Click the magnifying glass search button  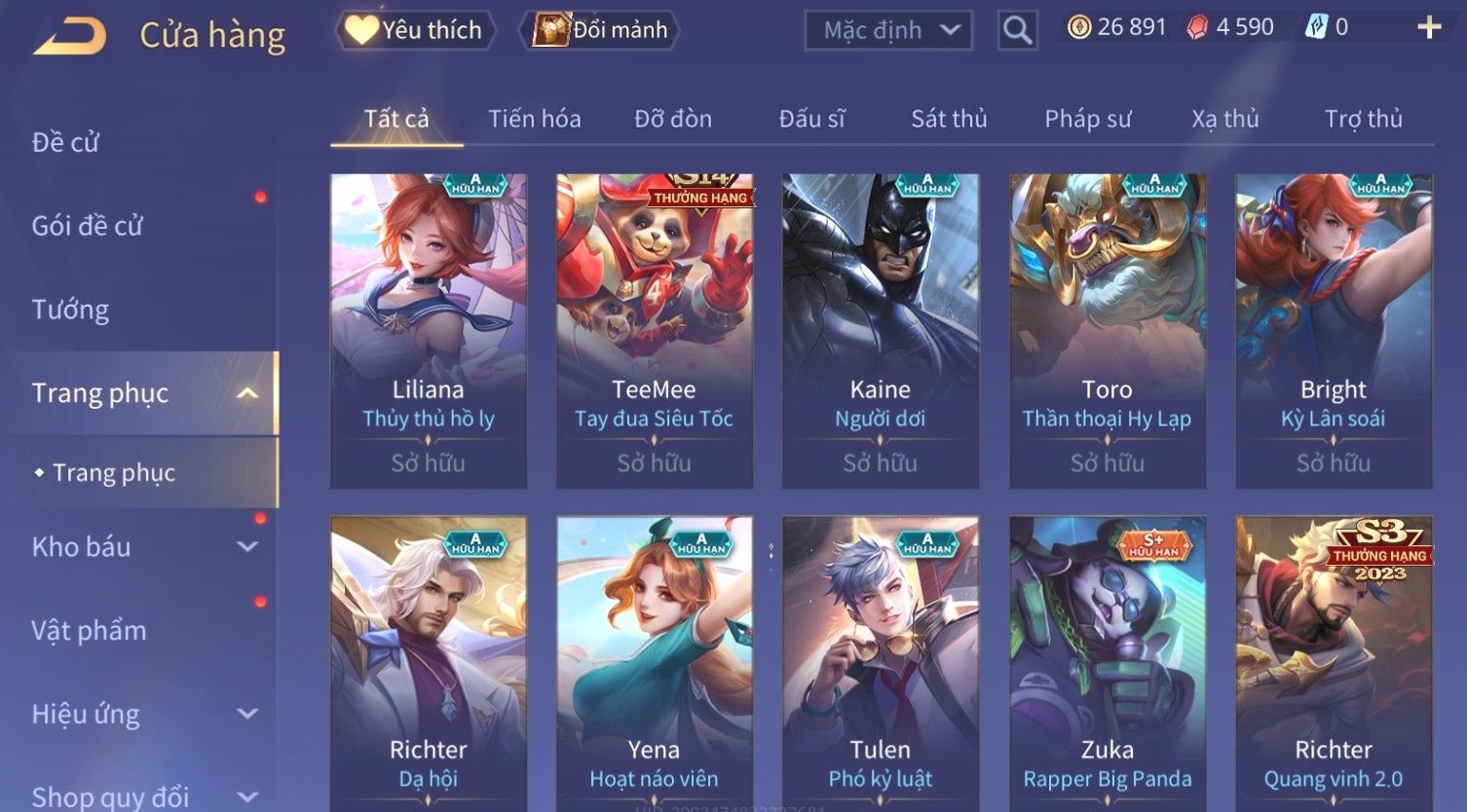[x=1017, y=31]
